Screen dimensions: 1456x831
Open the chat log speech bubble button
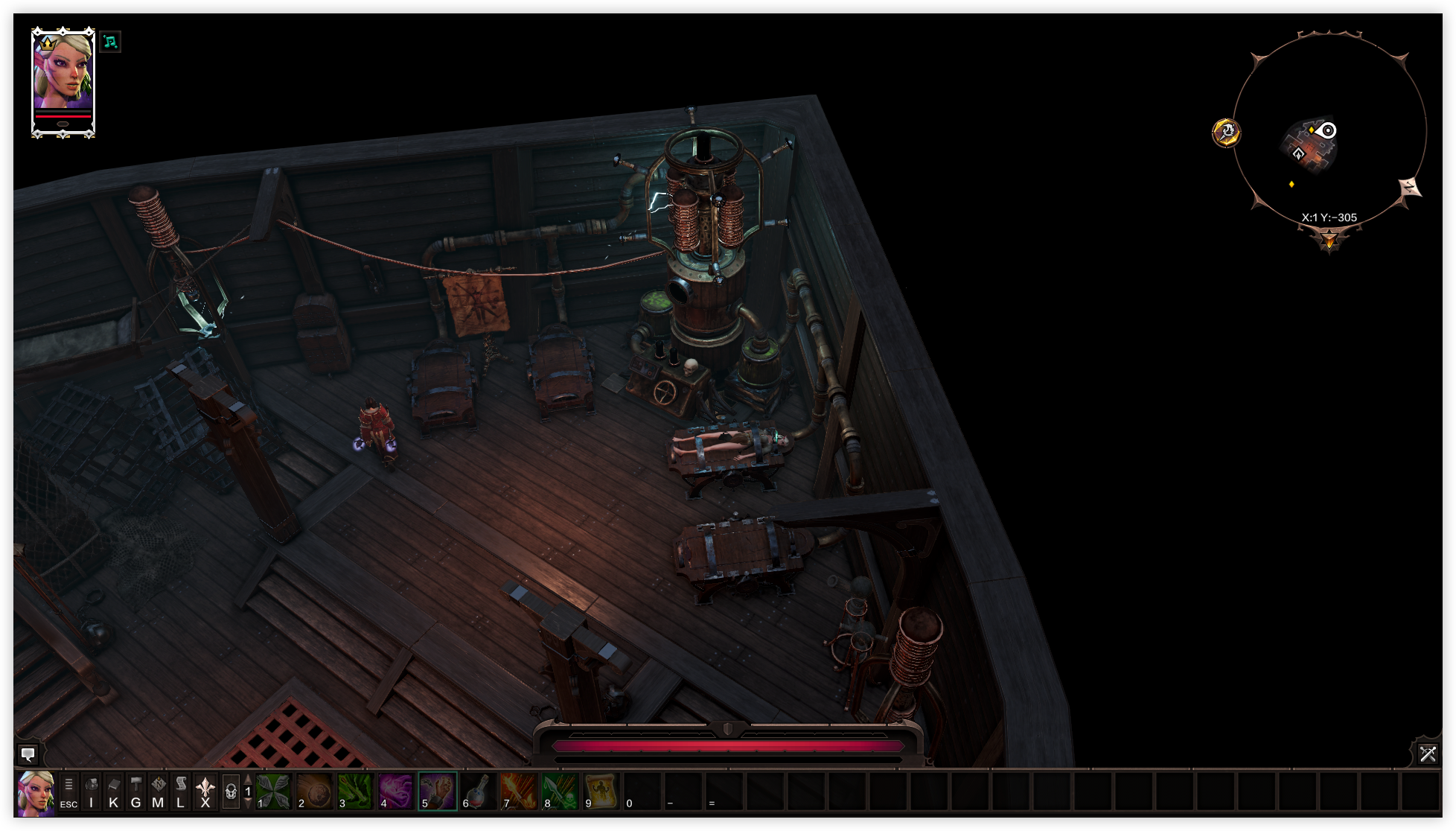pyautogui.click(x=28, y=754)
